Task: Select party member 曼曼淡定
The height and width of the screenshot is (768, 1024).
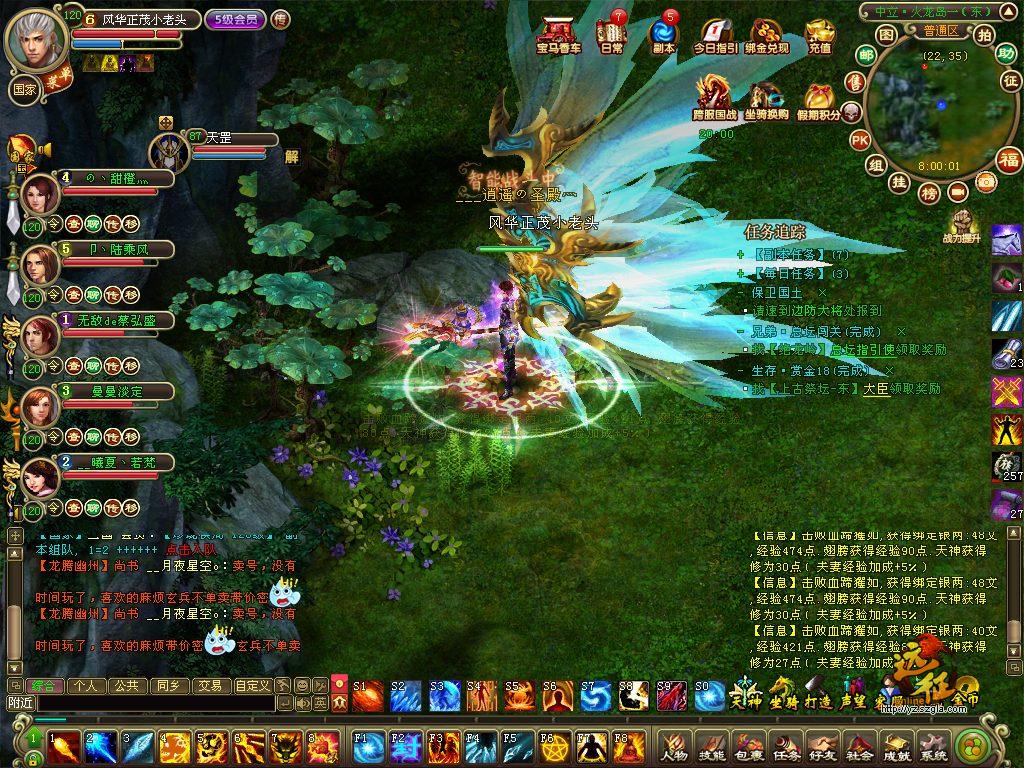Action: click(x=38, y=405)
